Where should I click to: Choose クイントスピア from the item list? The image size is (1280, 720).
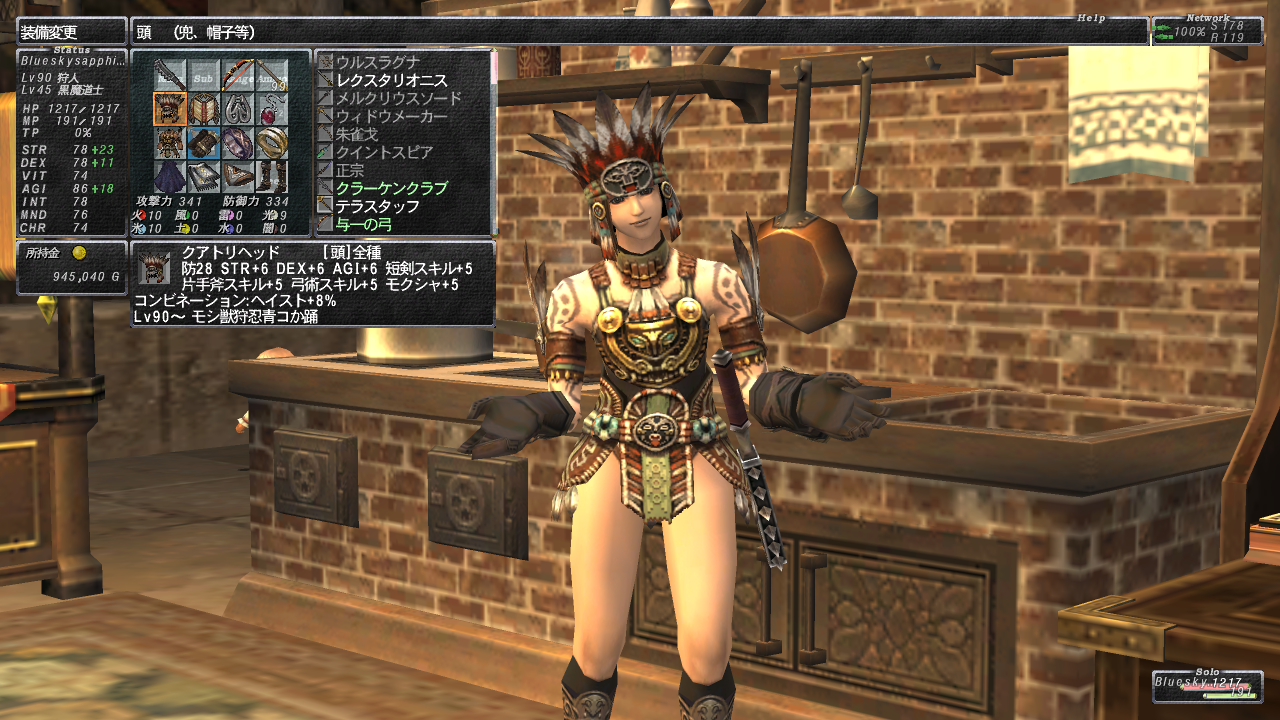click(x=384, y=152)
